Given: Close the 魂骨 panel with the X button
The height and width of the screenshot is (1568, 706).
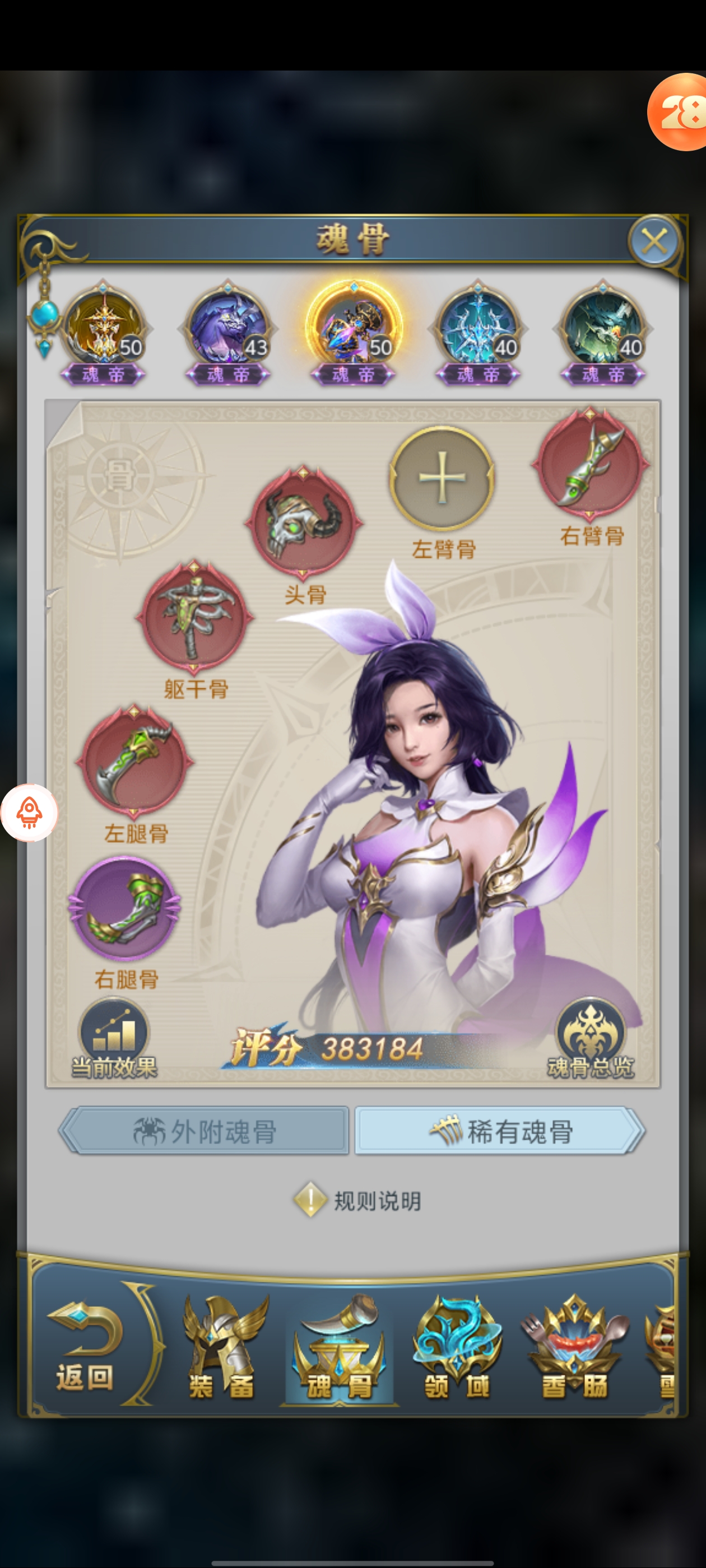Looking at the screenshot, I should pos(654,242).
